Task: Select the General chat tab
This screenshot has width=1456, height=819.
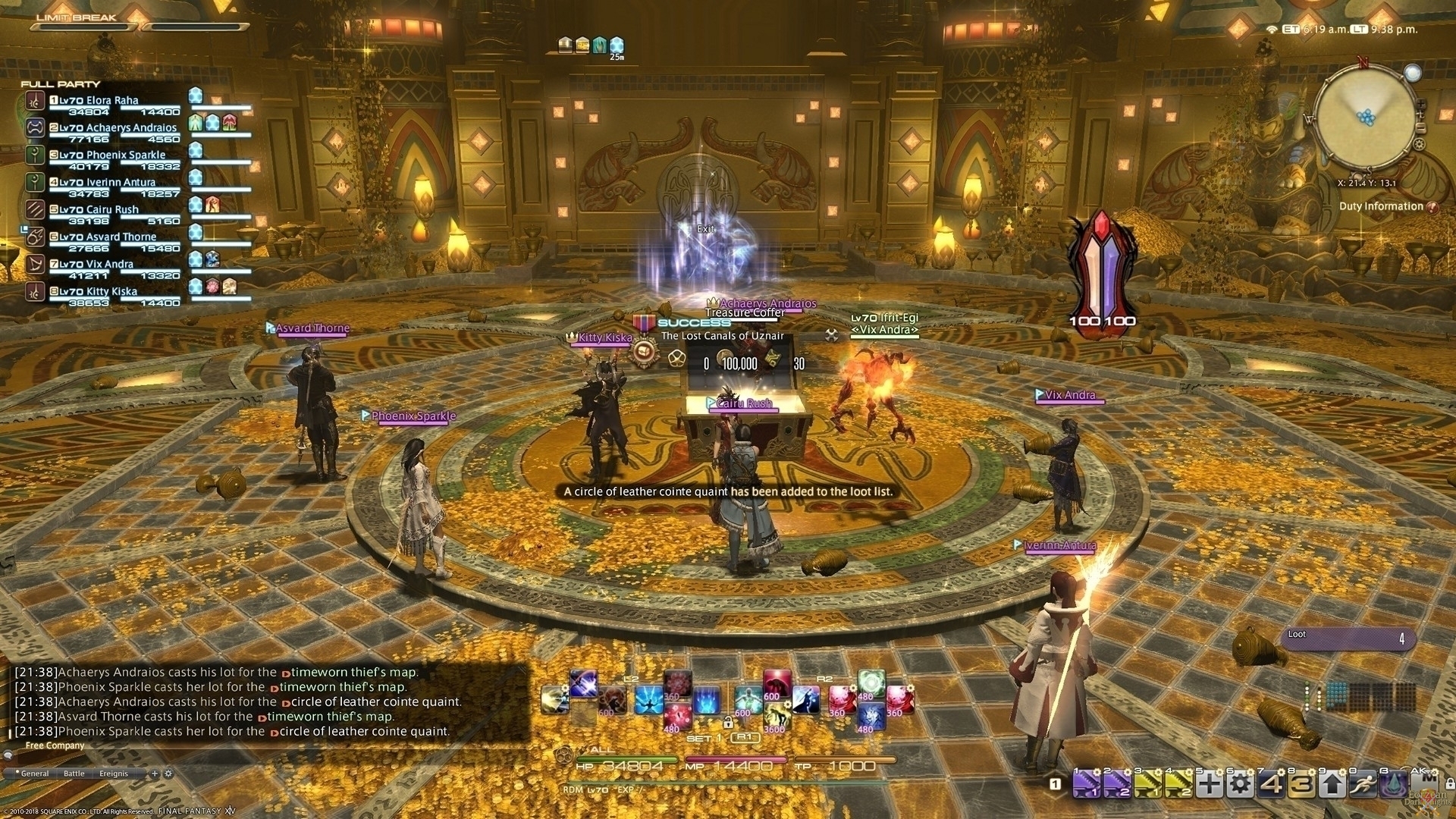Action: (35, 773)
